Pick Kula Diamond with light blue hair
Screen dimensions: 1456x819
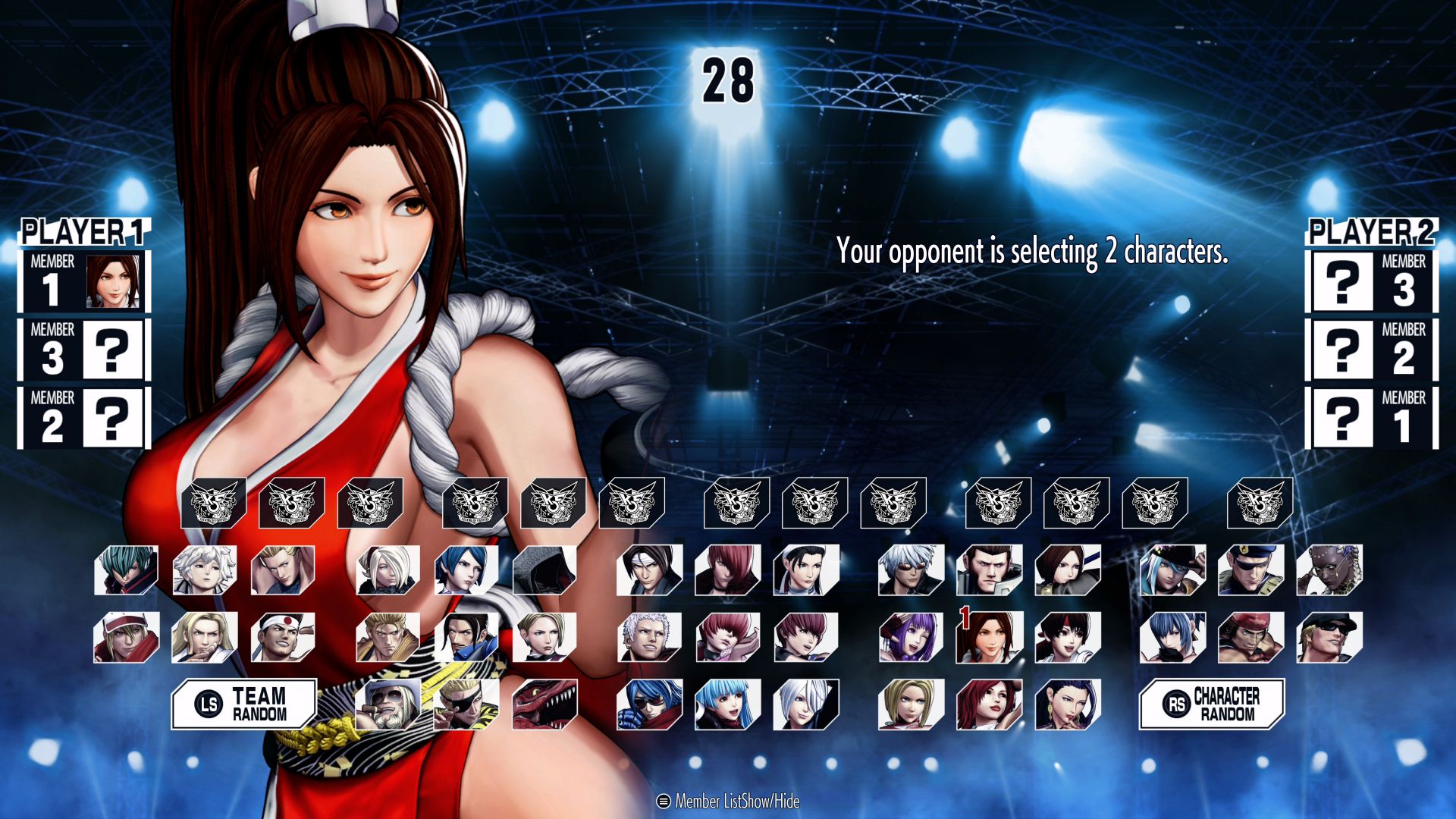(727, 704)
